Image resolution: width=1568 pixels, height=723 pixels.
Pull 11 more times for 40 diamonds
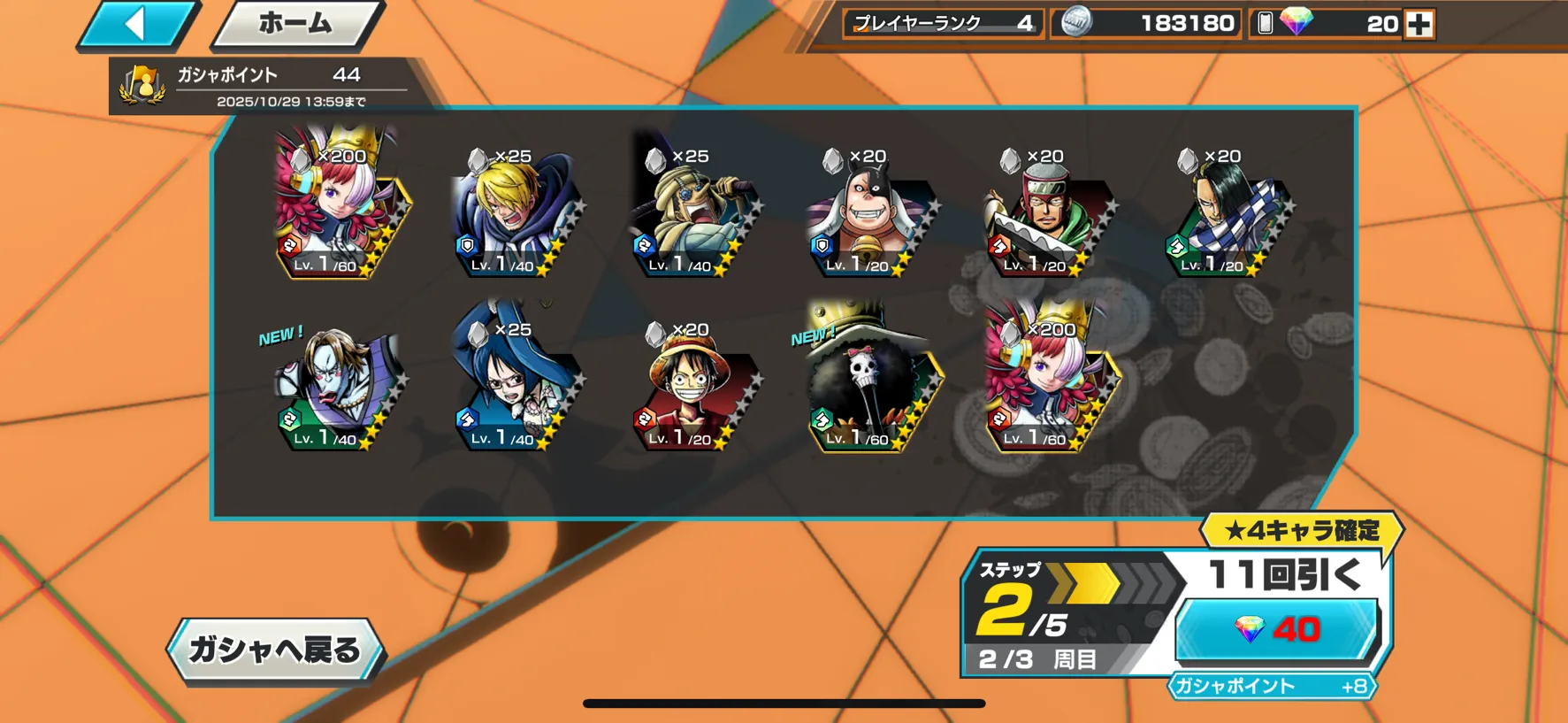point(1276,629)
